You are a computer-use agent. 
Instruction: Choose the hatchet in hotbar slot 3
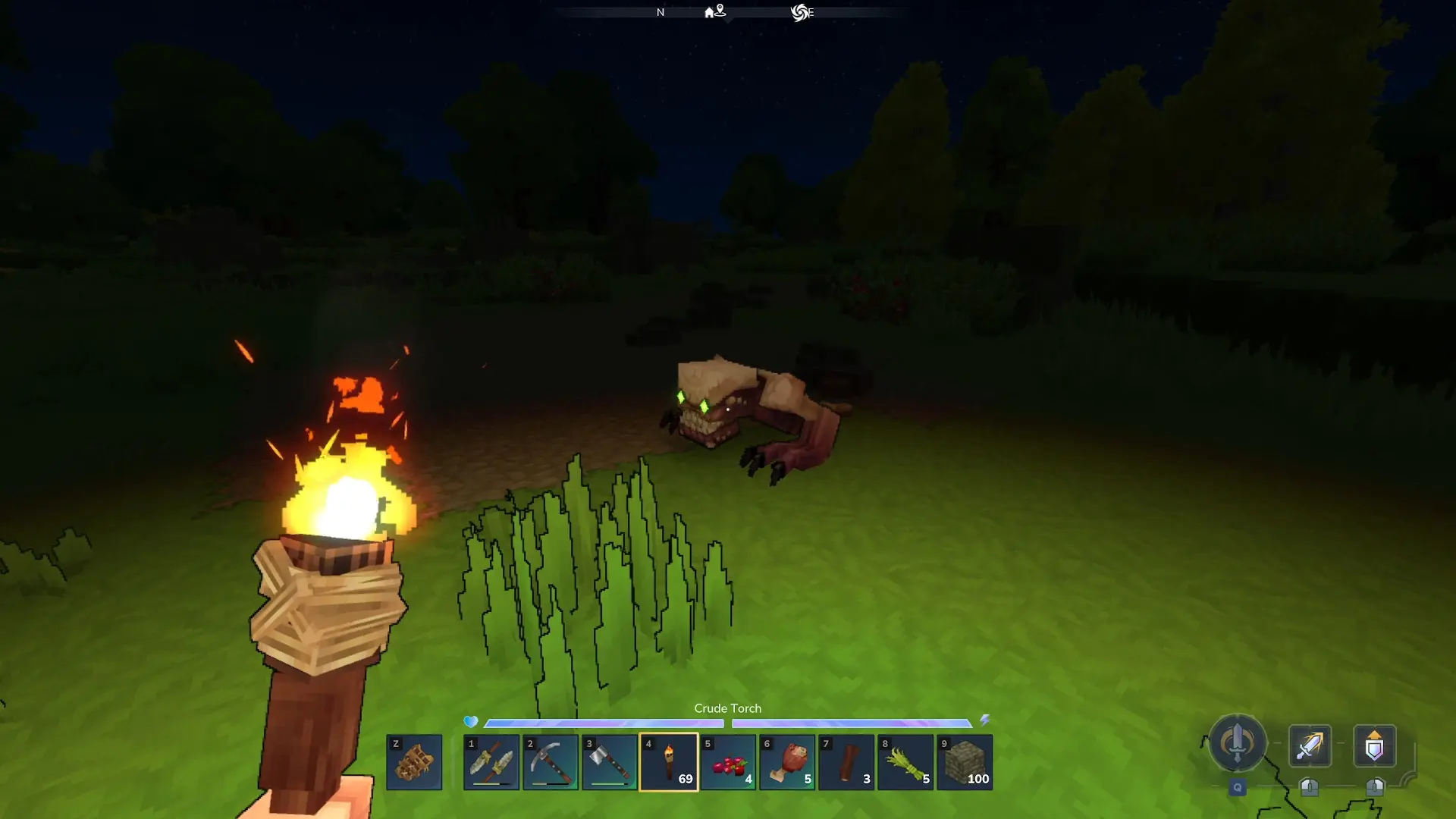pyautogui.click(x=610, y=762)
